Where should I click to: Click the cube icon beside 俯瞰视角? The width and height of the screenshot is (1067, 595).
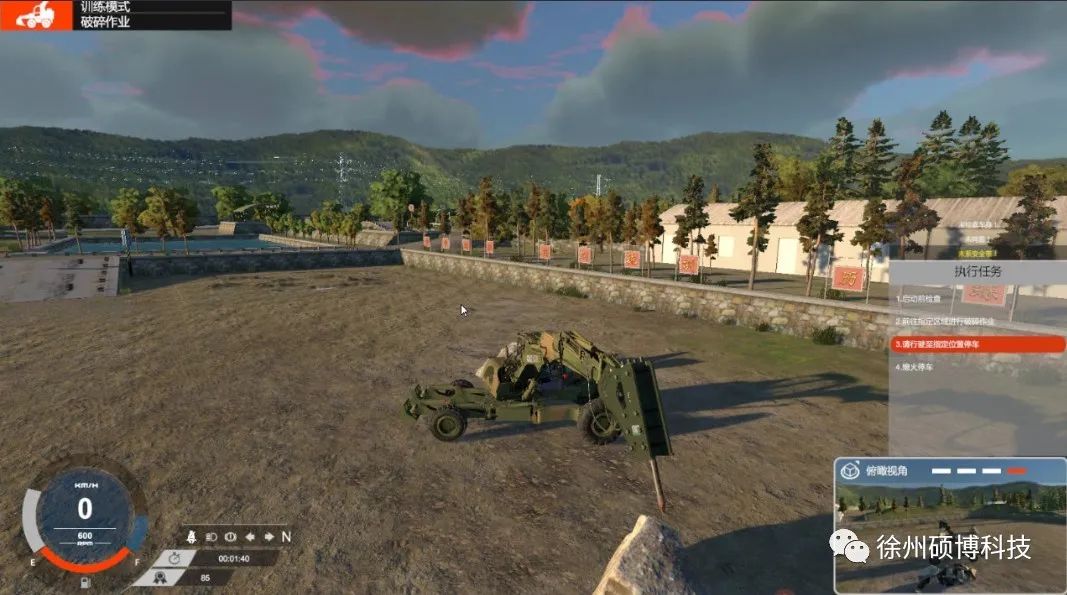[x=849, y=472]
